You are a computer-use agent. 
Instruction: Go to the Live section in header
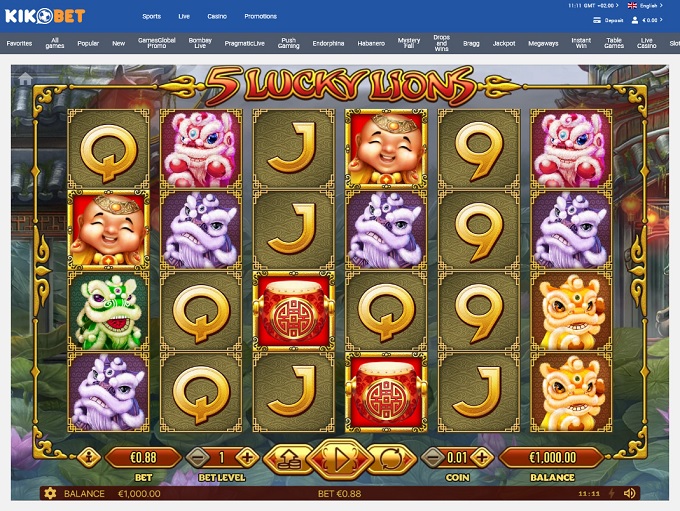(x=184, y=17)
